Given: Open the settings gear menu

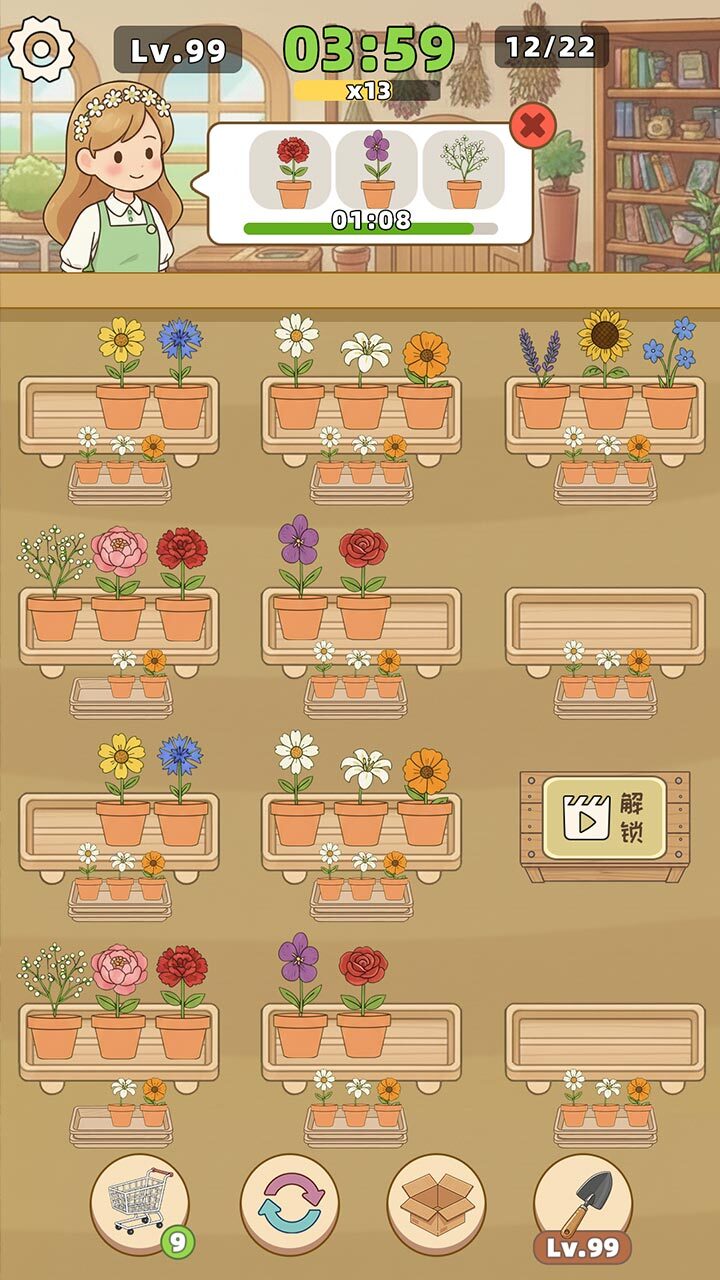Looking at the screenshot, I should pos(41,47).
